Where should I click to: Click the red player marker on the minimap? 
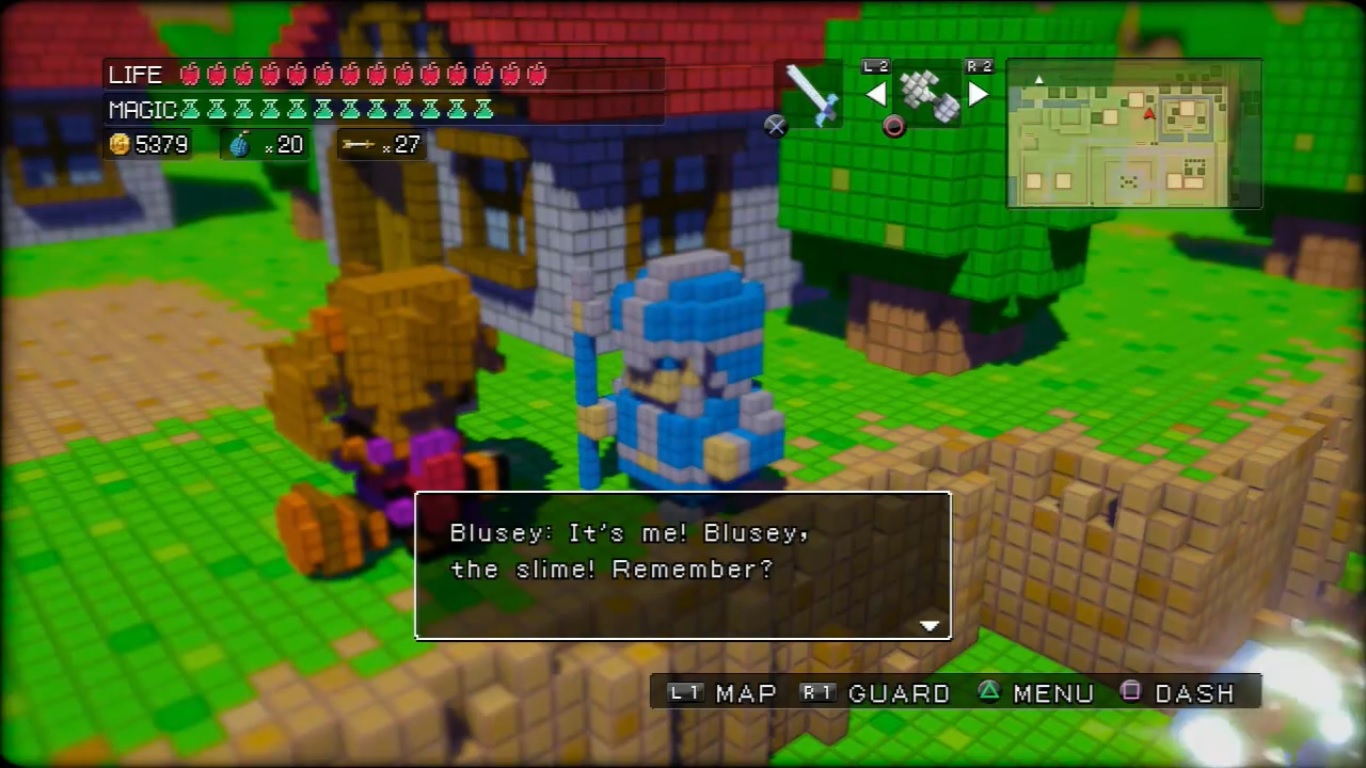tap(1149, 114)
